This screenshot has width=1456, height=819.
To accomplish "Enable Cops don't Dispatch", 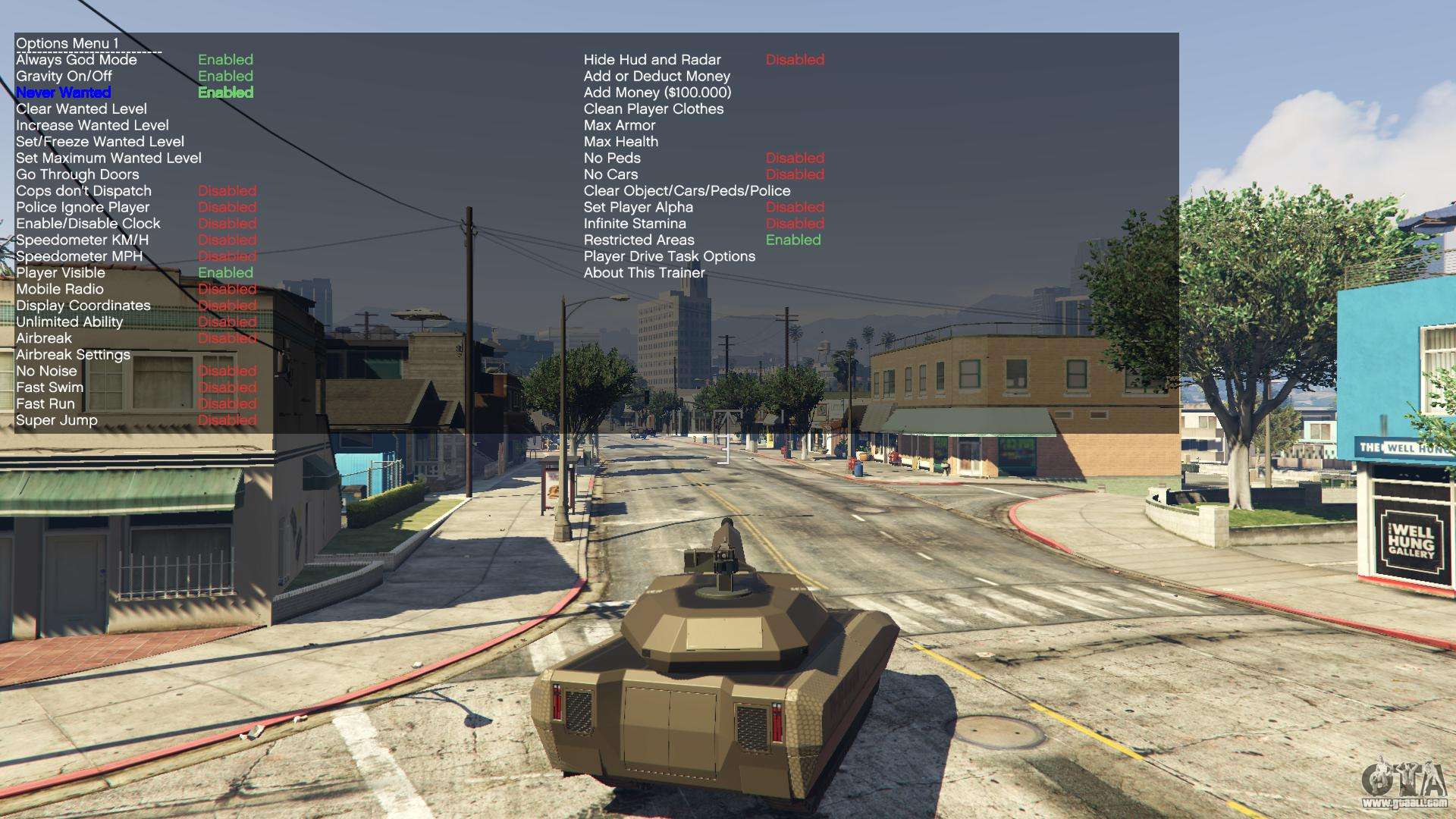I will pyautogui.click(x=83, y=190).
